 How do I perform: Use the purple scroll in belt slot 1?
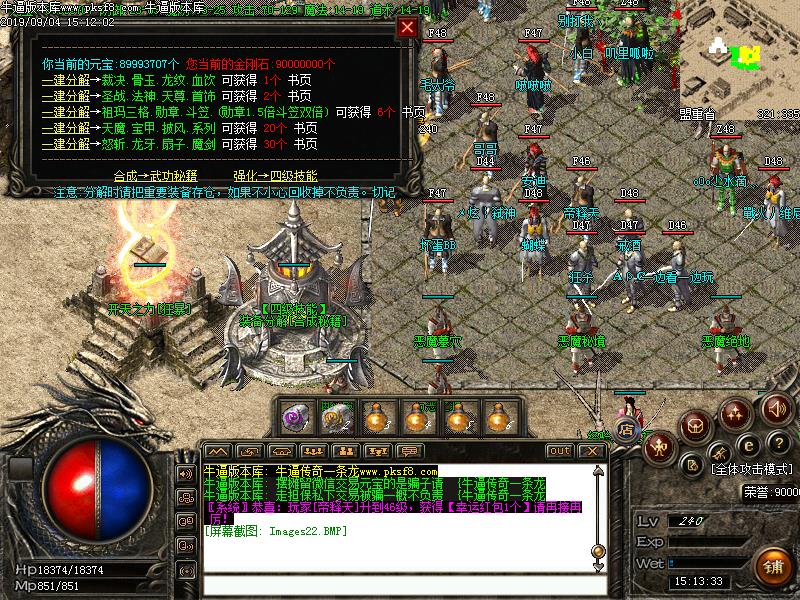[x=295, y=416]
